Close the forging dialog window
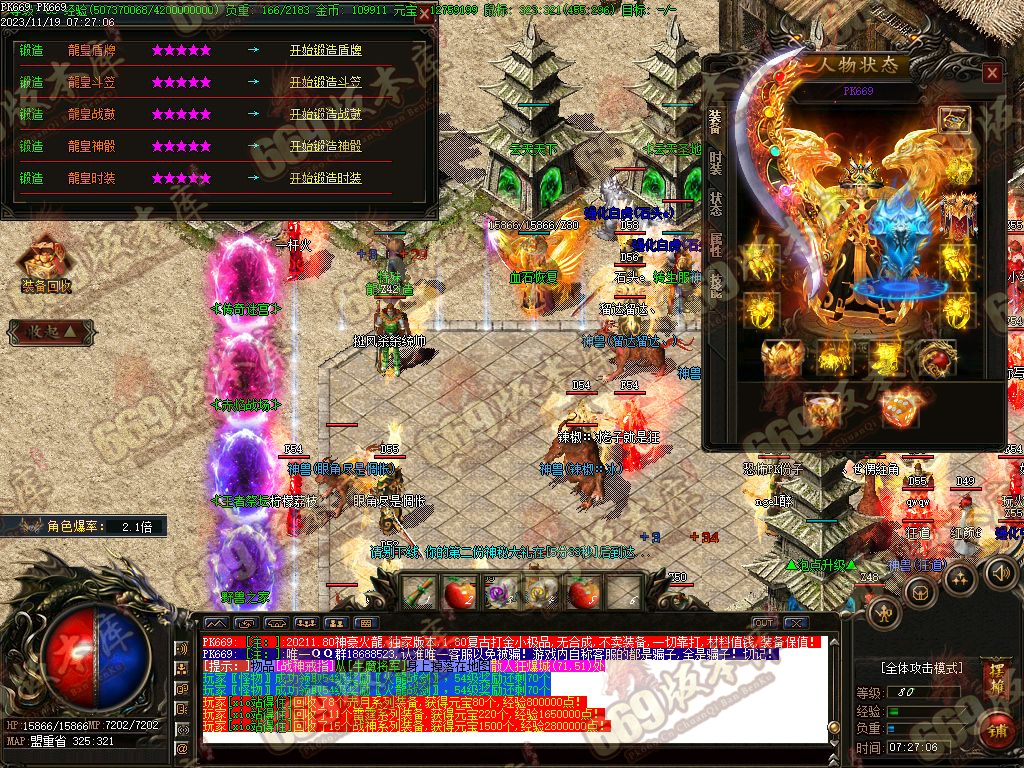Viewport: 1024px width, 768px height. pos(425,14)
